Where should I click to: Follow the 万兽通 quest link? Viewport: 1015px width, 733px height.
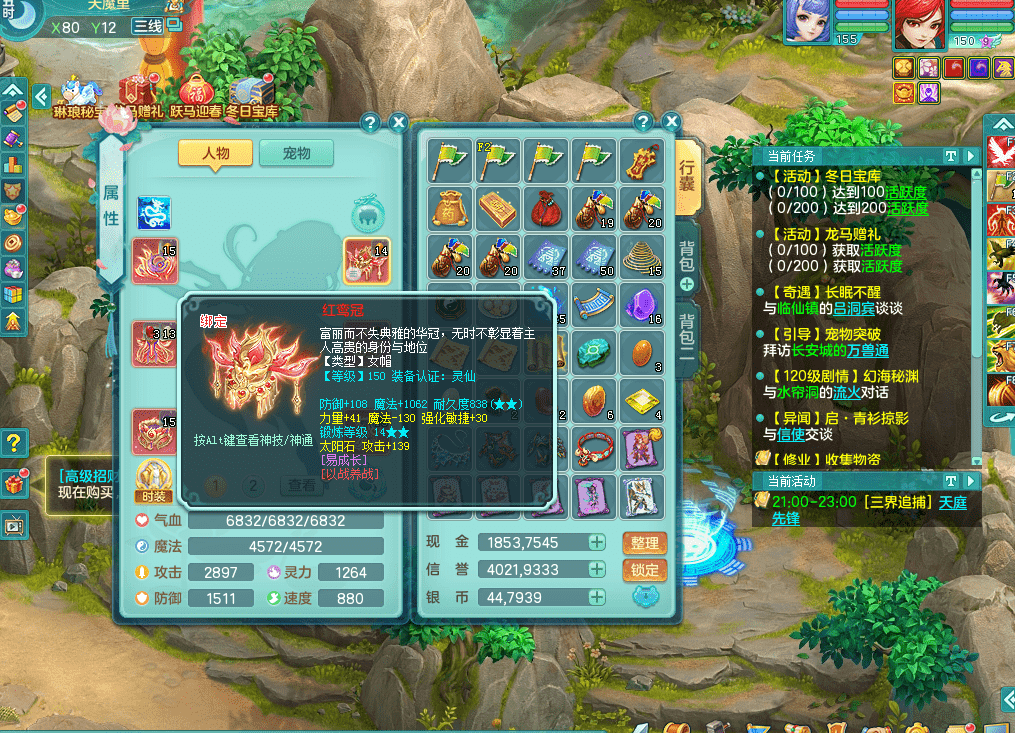pyautogui.click(x=867, y=351)
